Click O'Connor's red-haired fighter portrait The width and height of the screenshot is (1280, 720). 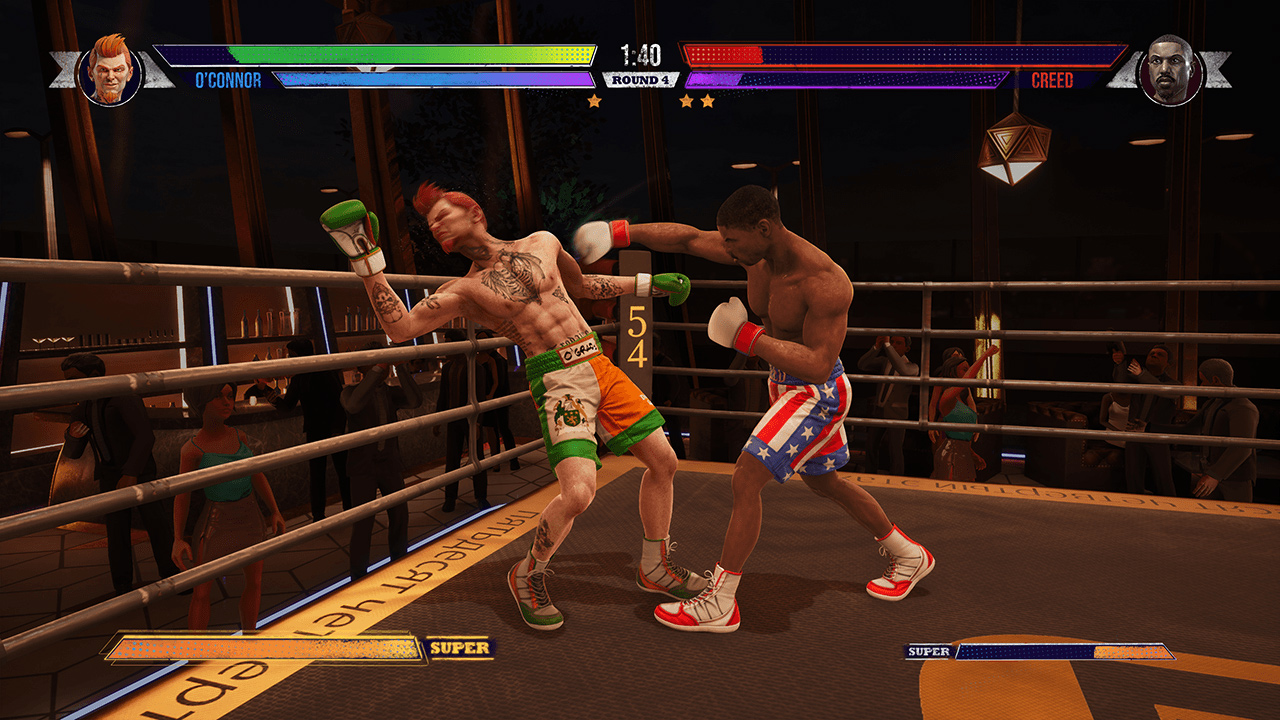pos(110,70)
